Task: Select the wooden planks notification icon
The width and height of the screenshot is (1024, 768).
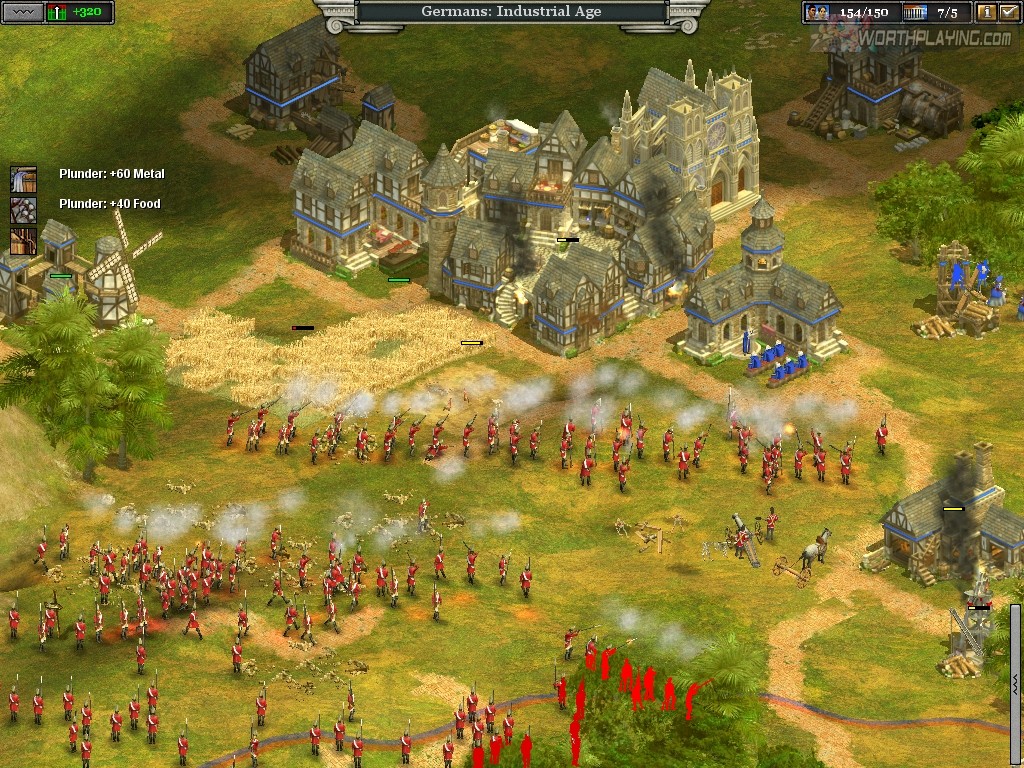Action: (23, 240)
